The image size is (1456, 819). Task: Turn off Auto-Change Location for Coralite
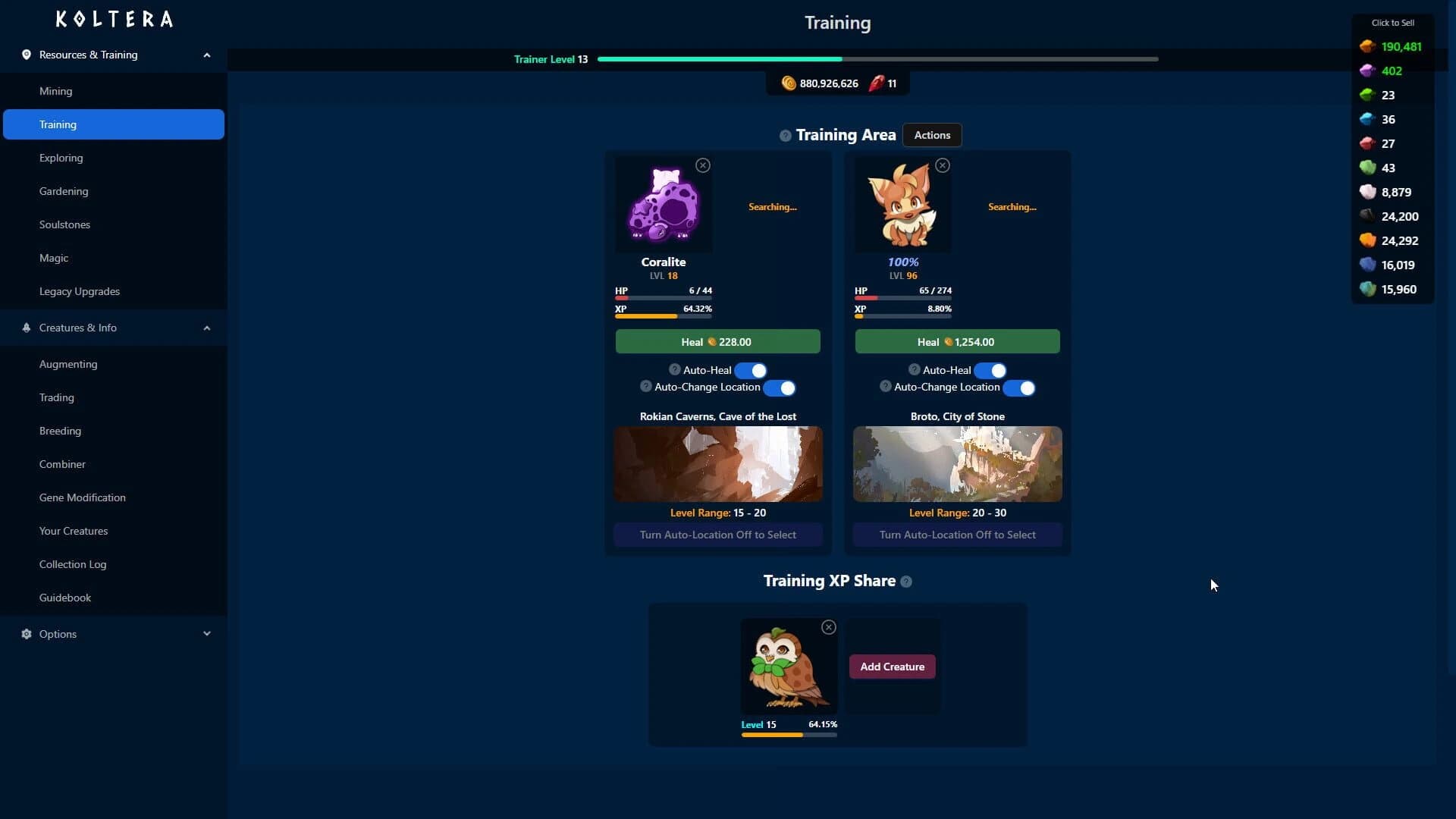[x=780, y=388]
